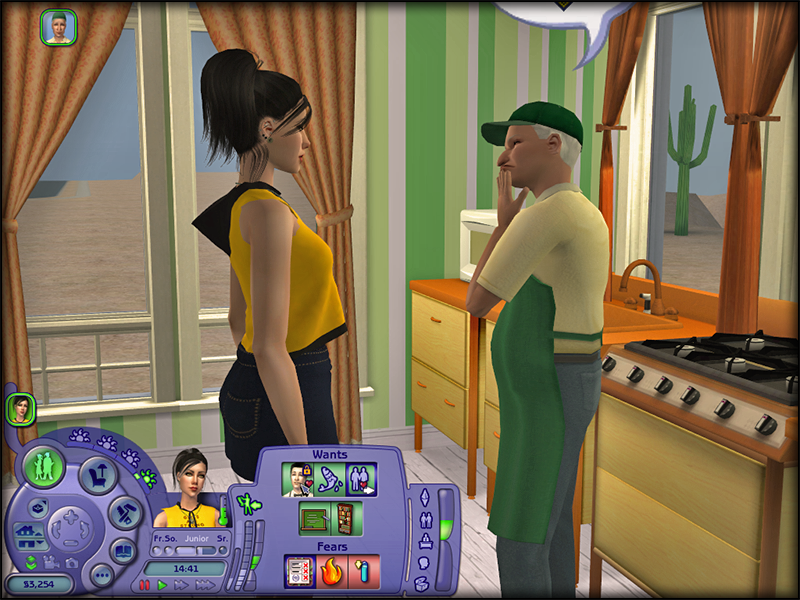Select the dark-haired Sim's portrait on sidebar
The height and width of the screenshot is (600, 800).
click(x=20, y=408)
